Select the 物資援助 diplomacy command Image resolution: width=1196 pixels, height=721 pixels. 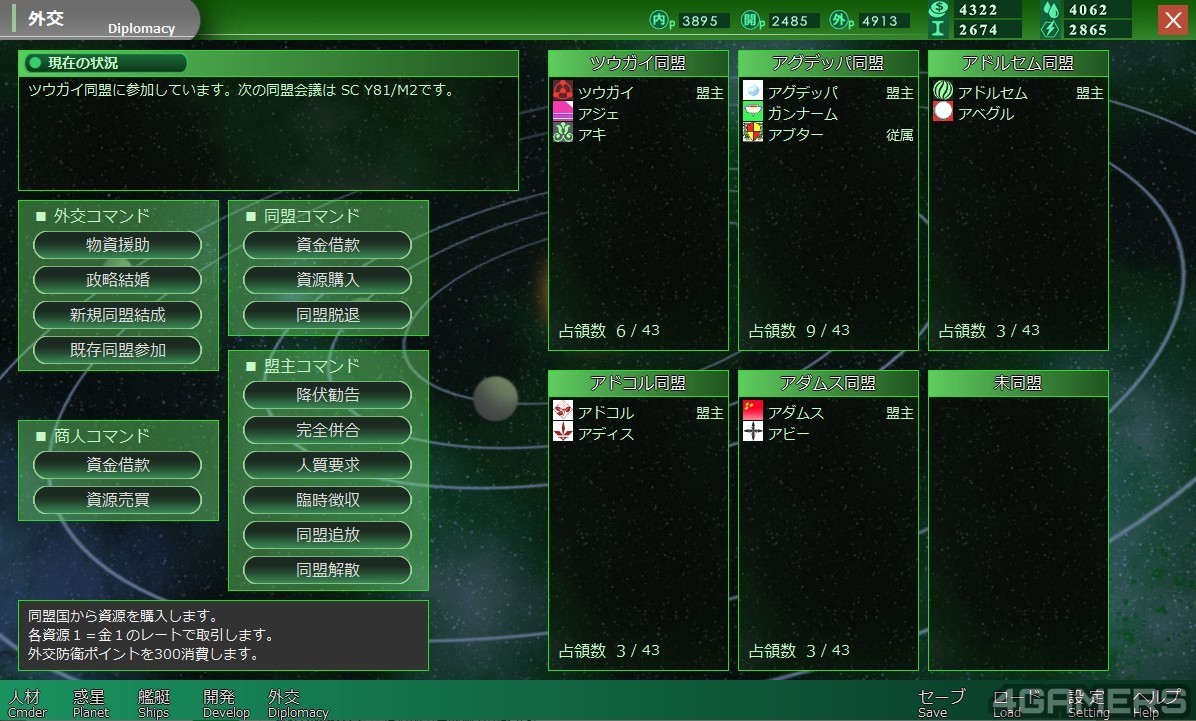pyautogui.click(x=118, y=245)
